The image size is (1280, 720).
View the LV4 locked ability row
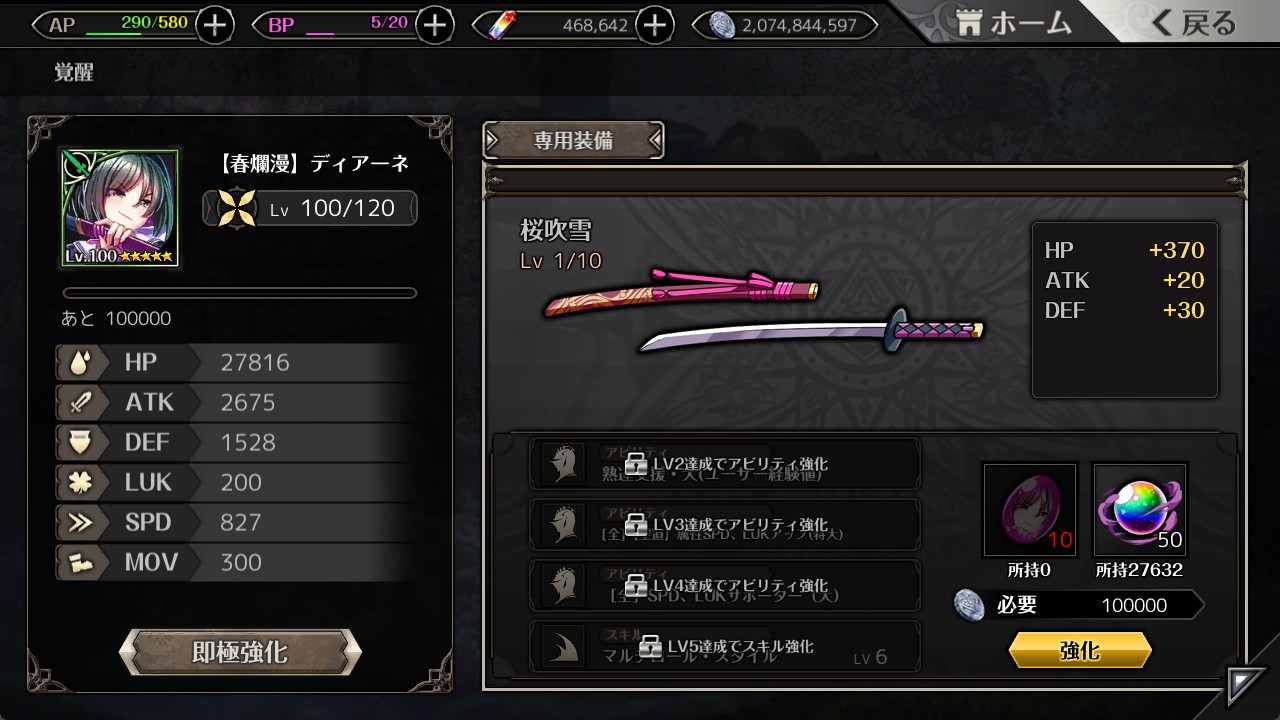[725, 586]
